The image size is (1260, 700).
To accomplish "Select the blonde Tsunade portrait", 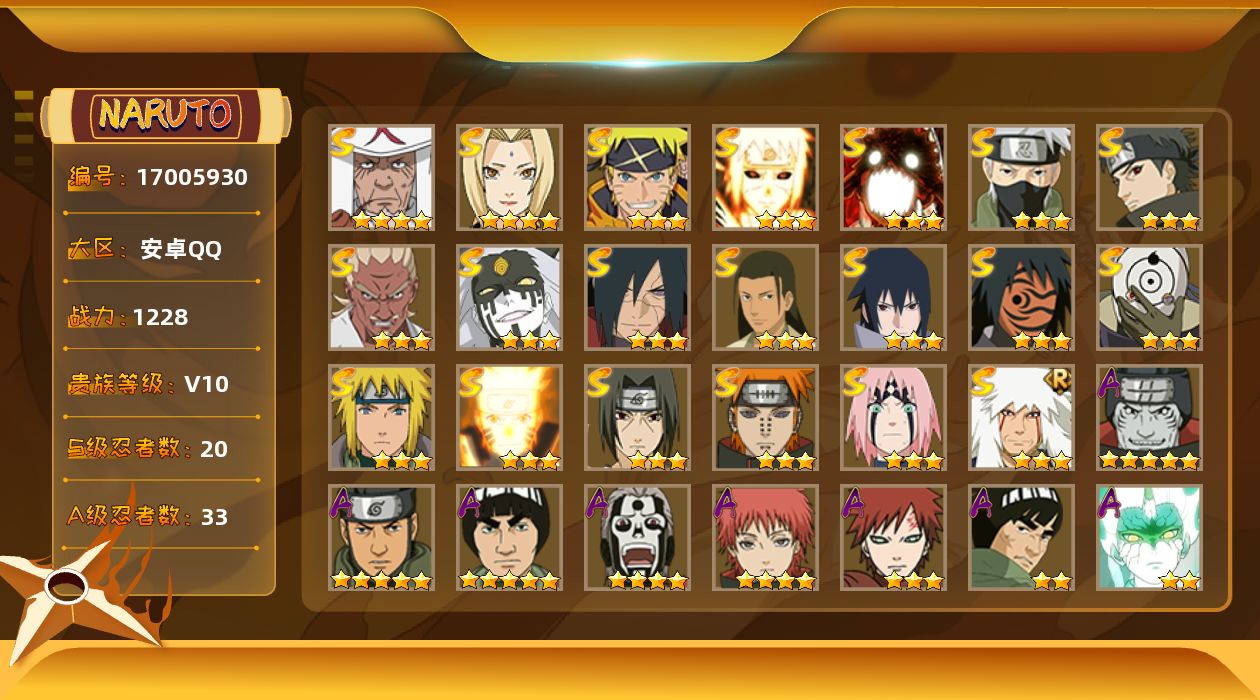I will [x=509, y=178].
